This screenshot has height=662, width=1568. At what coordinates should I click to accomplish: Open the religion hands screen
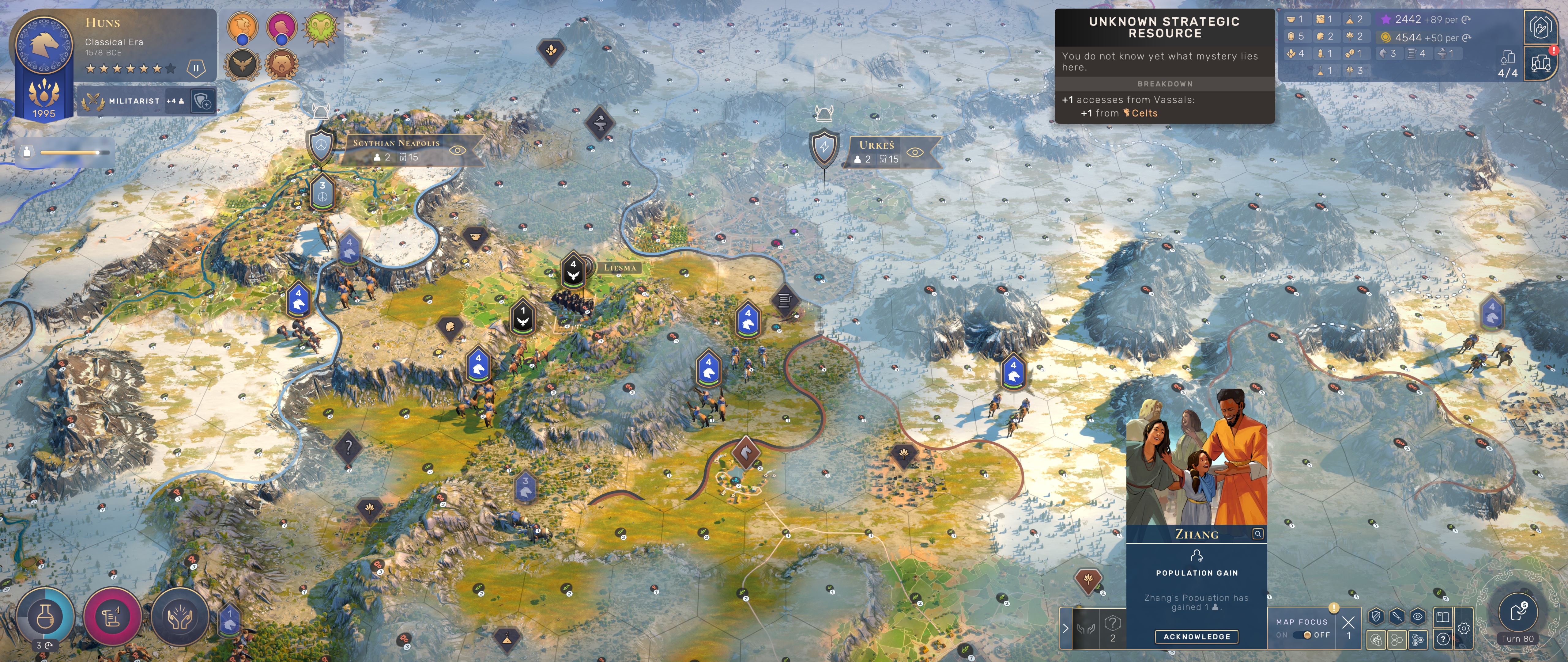pyautogui.click(x=179, y=616)
